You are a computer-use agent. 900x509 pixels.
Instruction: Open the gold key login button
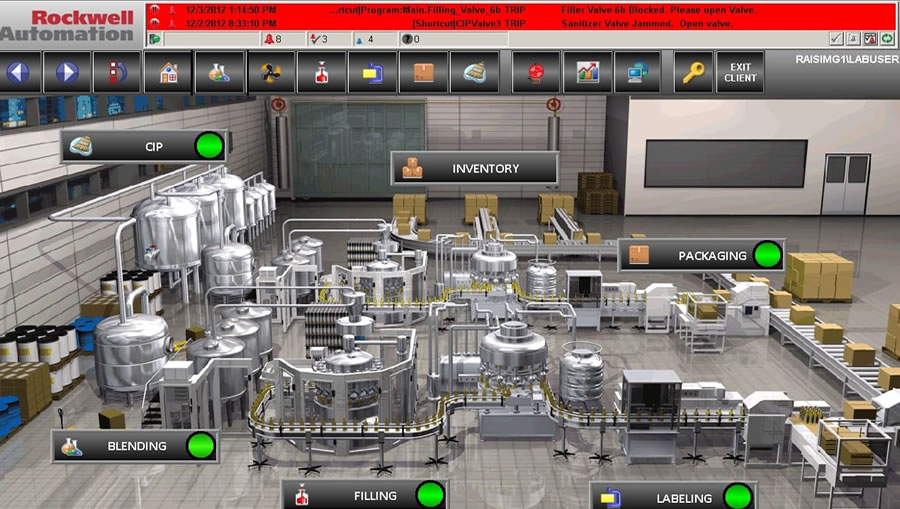click(x=691, y=73)
